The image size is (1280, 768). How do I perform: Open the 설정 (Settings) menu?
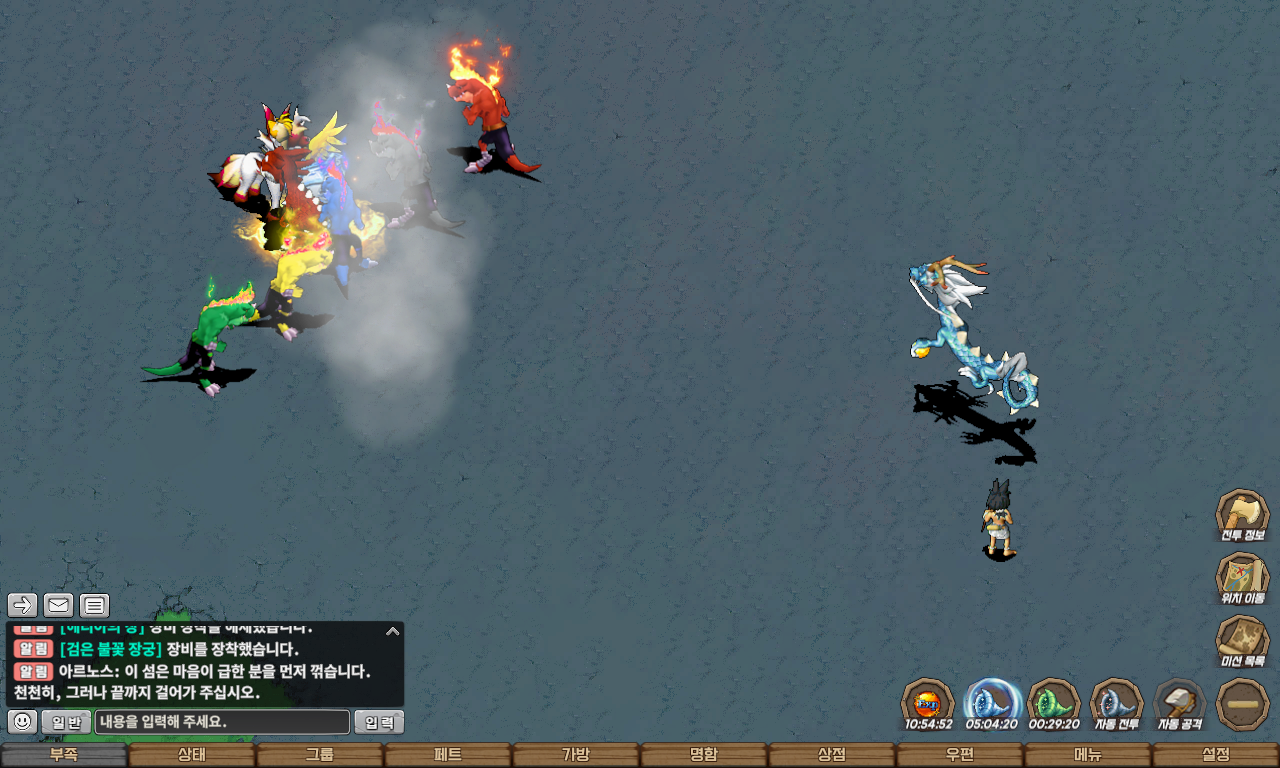(1216, 755)
